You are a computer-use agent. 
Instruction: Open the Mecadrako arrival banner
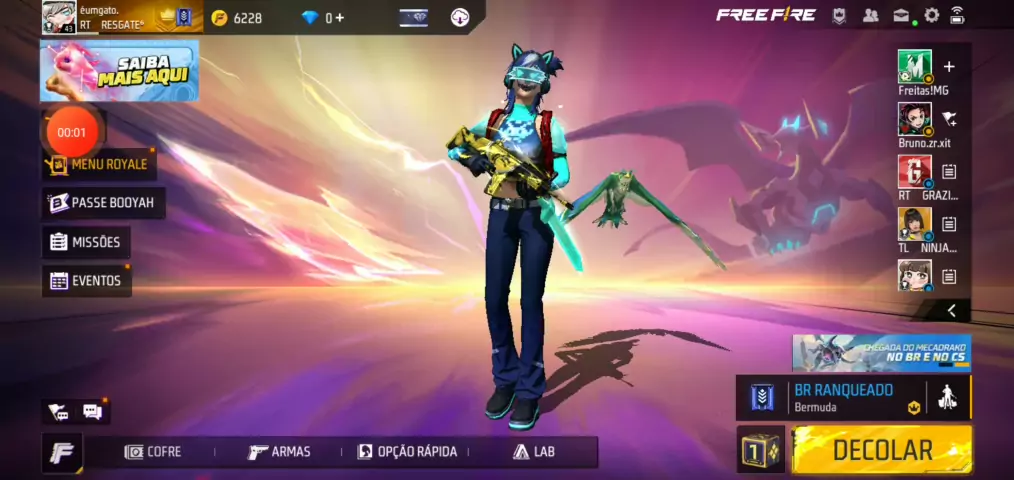[881, 353]
